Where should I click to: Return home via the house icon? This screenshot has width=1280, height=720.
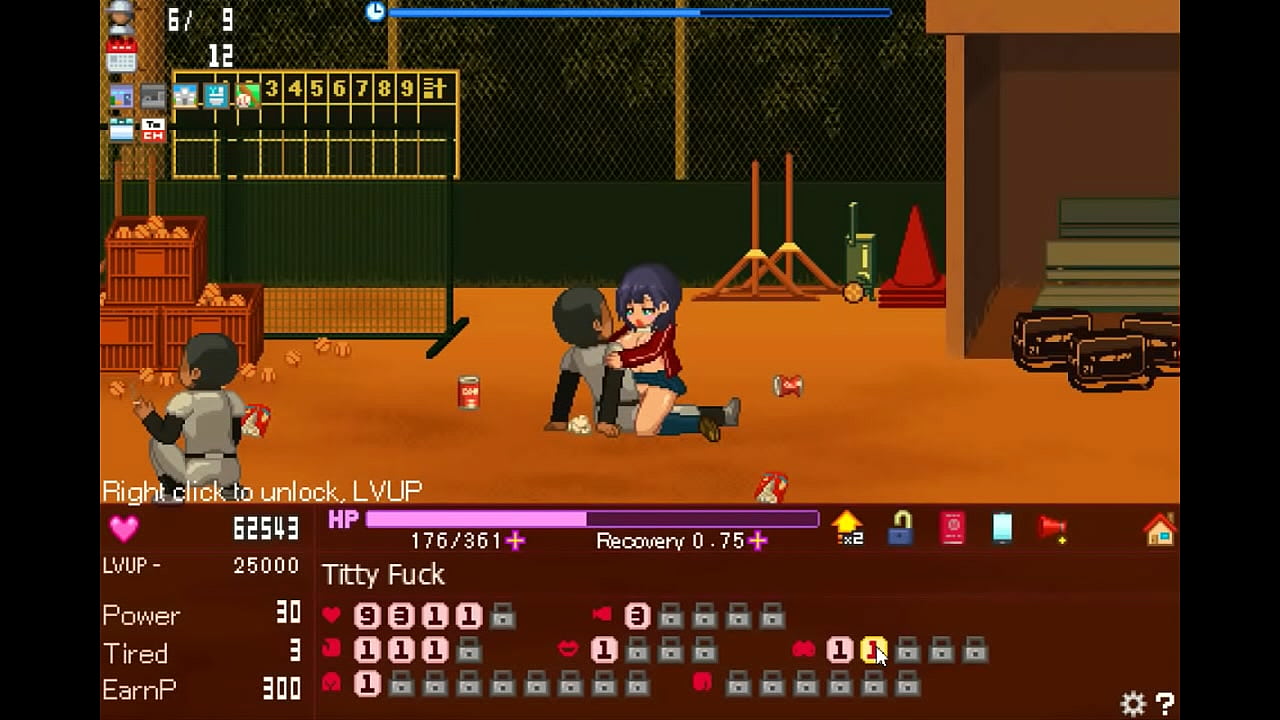(1160, 528)
